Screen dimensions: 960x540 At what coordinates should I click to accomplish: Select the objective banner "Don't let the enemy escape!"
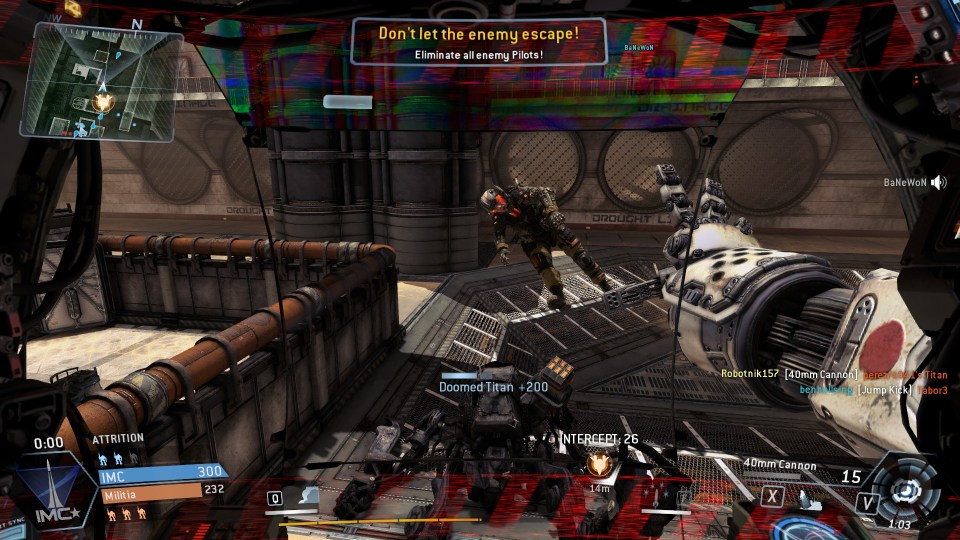point(478,41)
